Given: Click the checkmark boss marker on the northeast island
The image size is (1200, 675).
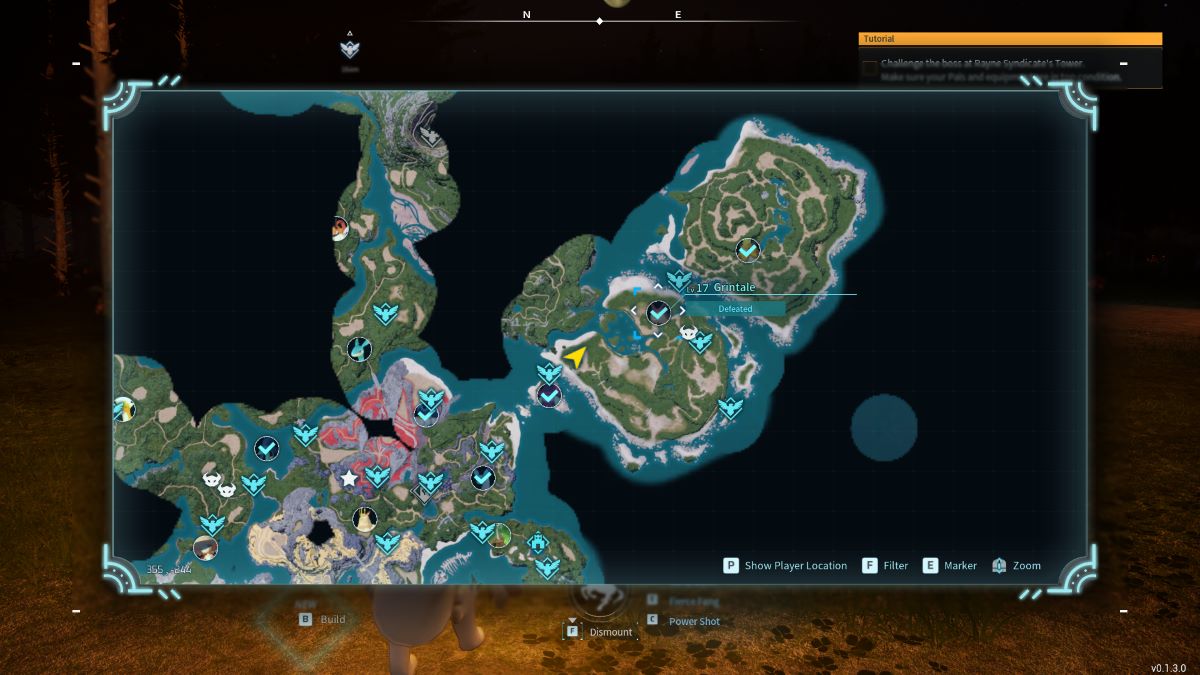Looking at the screenshot, I should [x=747, y=249].
